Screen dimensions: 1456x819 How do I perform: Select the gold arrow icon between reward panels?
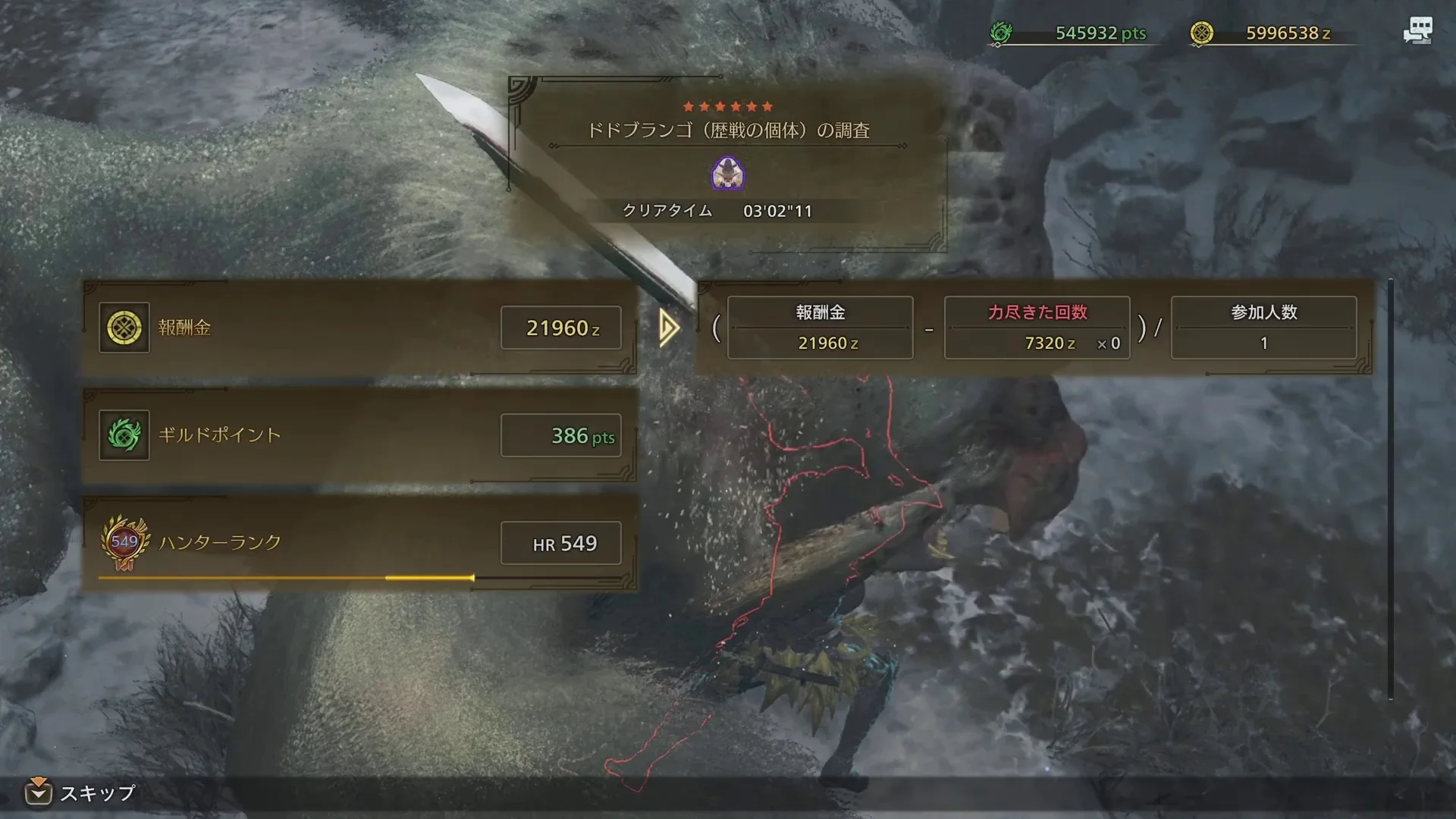pyautogui.click(x=666, y=328)
